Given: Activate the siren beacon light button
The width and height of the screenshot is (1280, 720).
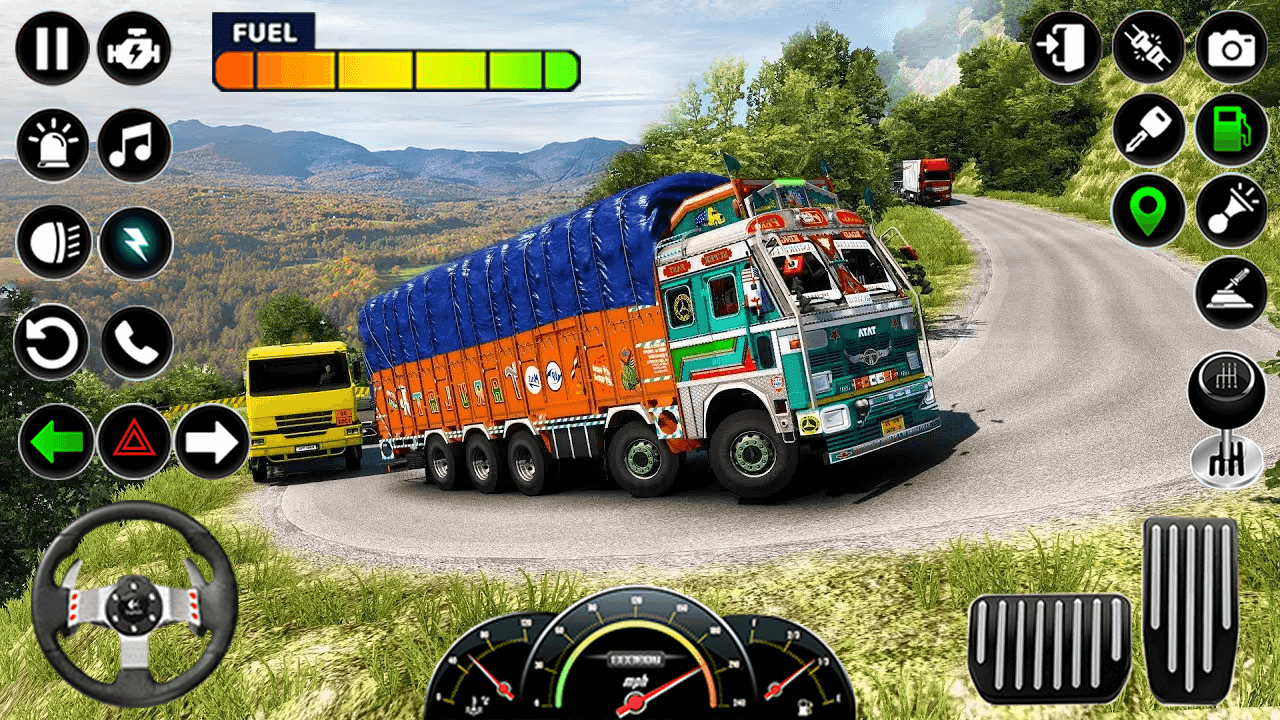Looking at the screenshot, I should click(x=52, y=145).
